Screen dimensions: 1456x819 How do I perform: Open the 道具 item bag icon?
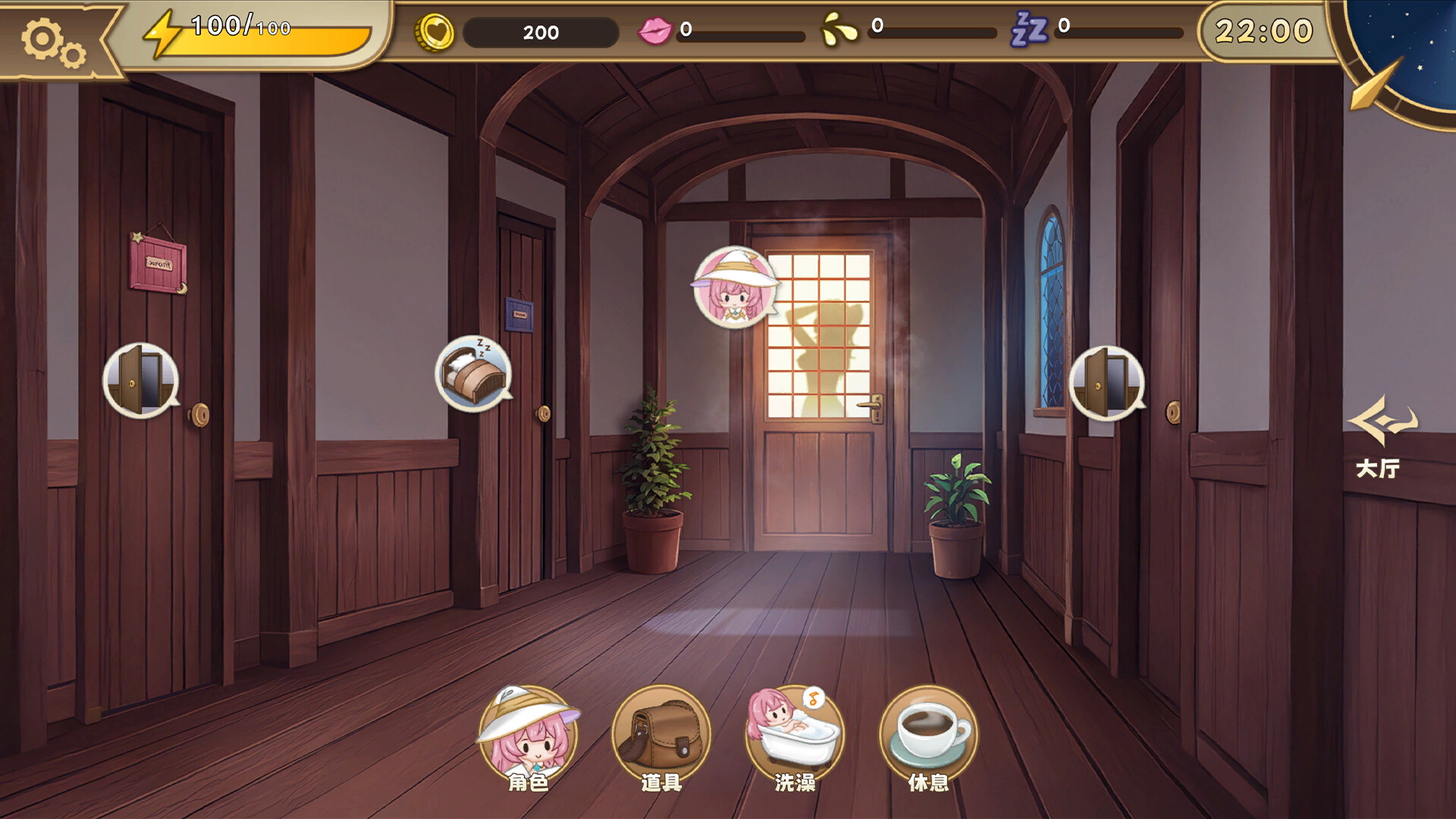tap(661, 730)
